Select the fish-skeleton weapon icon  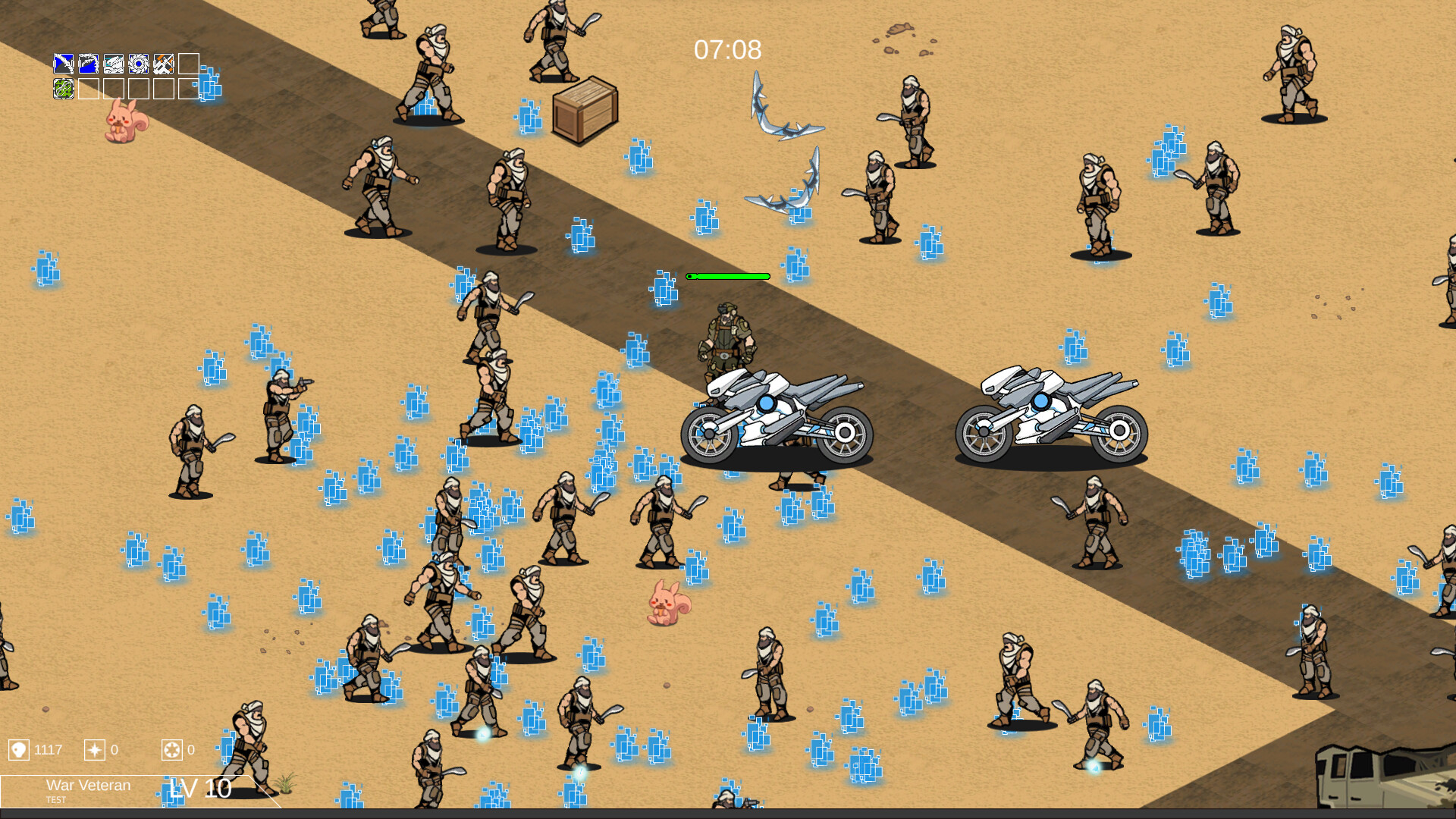[112, 63]
